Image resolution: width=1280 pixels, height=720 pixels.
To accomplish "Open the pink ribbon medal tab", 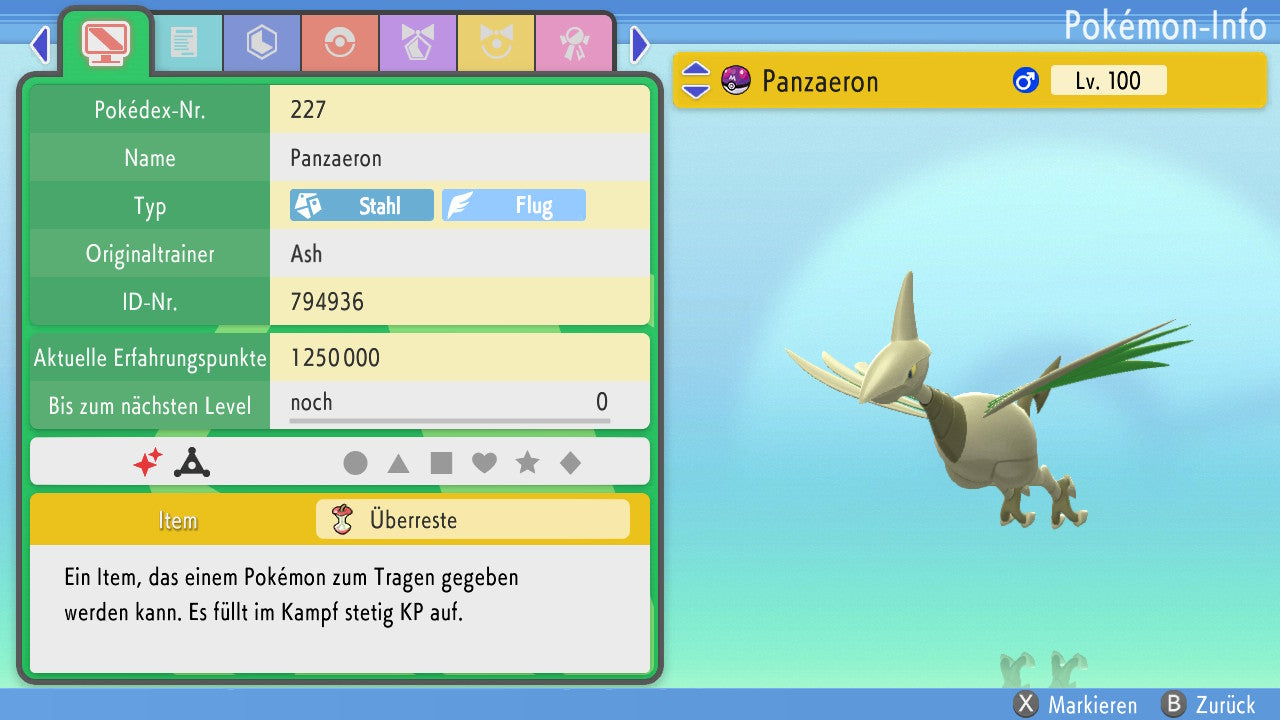I will (x=574, y=43).
